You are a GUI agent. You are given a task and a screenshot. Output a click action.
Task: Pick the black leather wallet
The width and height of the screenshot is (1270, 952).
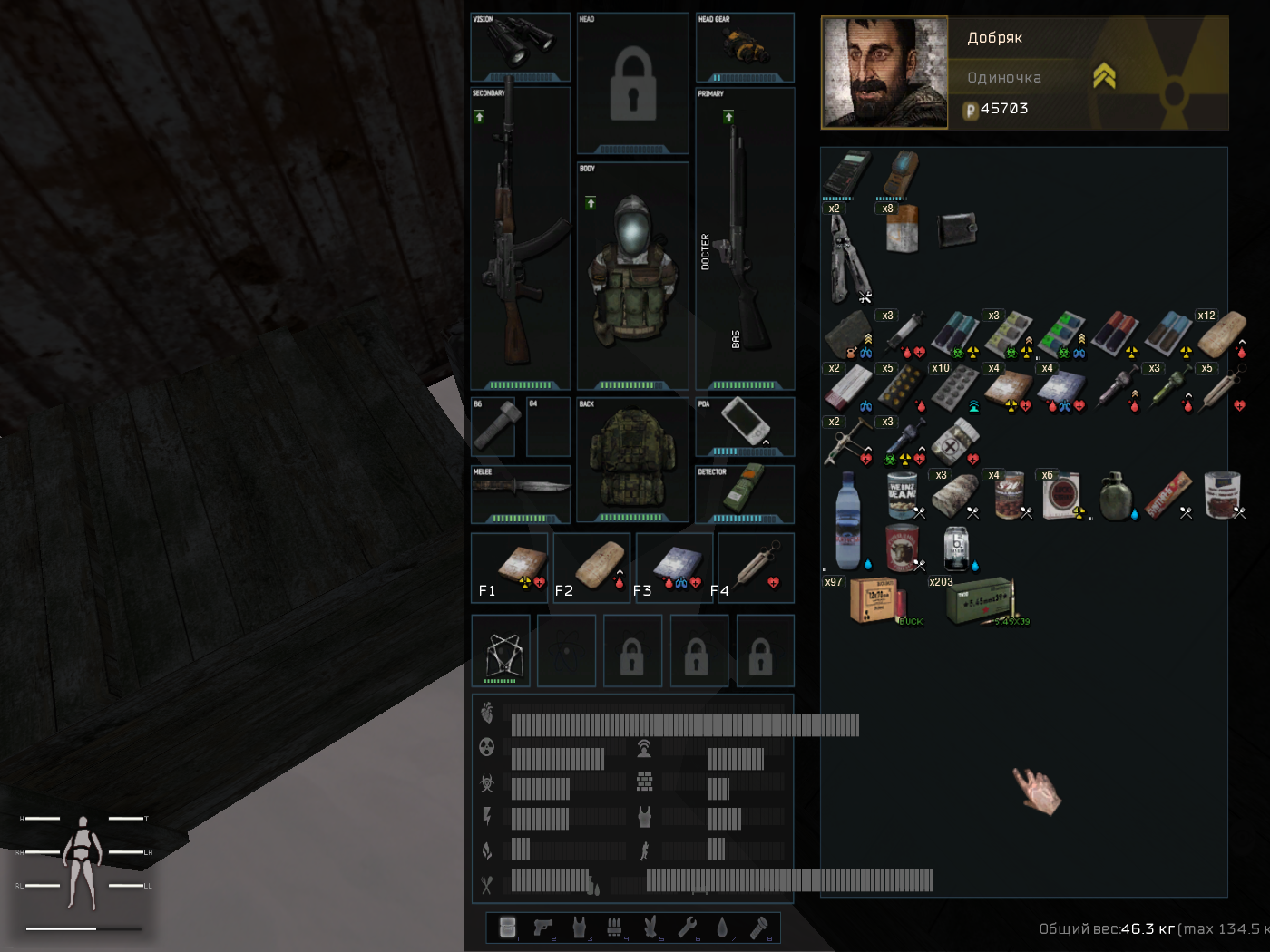tap(956, 229)
